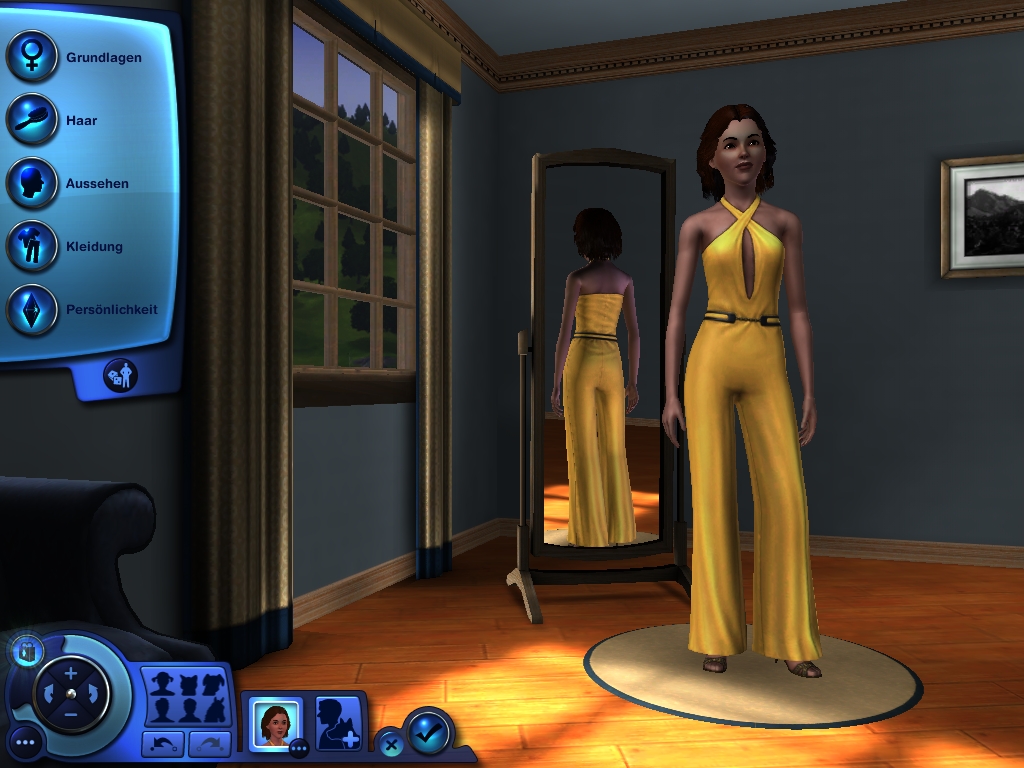Select the current Sim's portrait thumbnail
1024x768 pixels.
click(x=273, y=721)
